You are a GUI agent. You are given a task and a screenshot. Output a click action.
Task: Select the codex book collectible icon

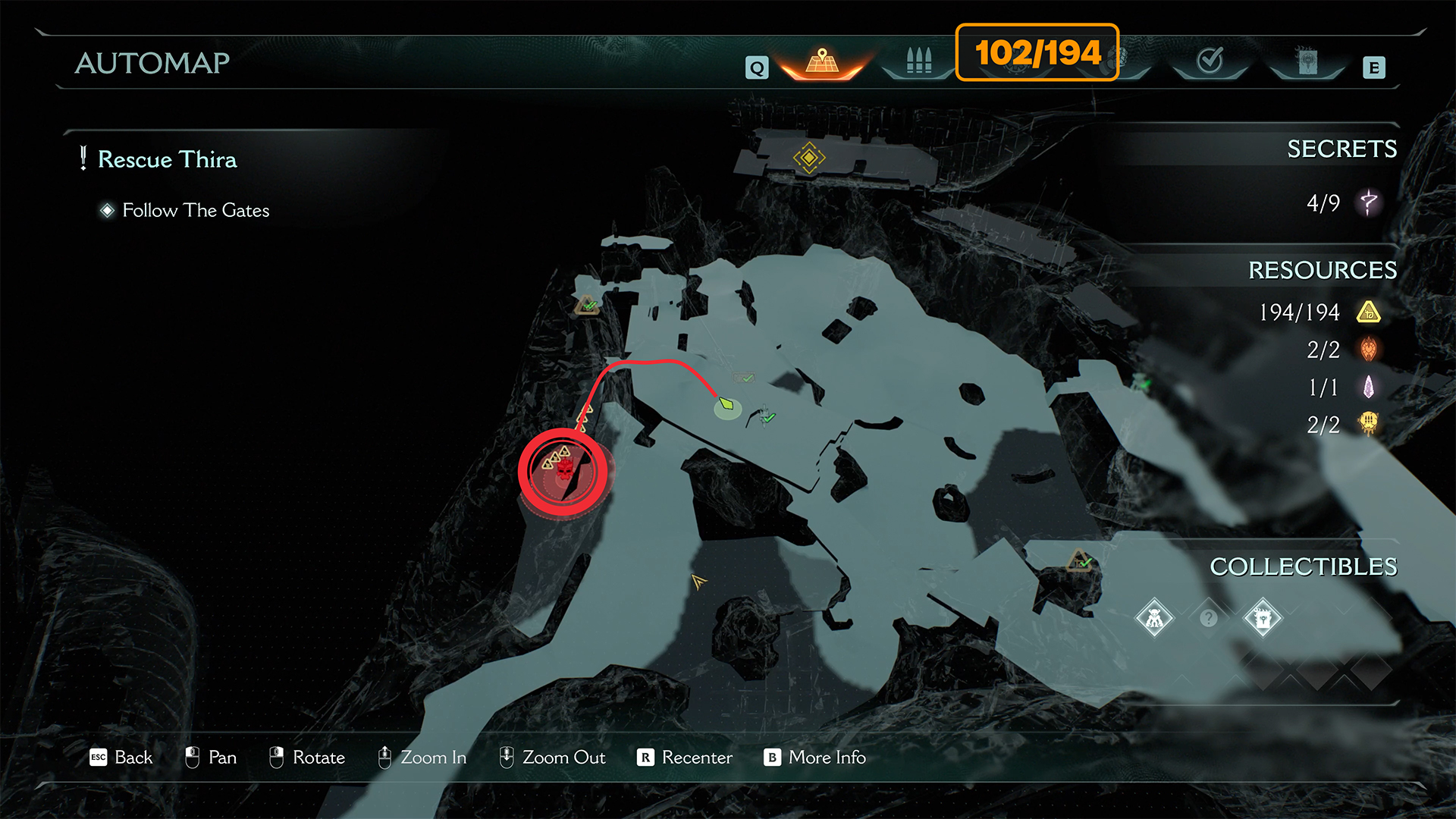(x=1263, y=618)
